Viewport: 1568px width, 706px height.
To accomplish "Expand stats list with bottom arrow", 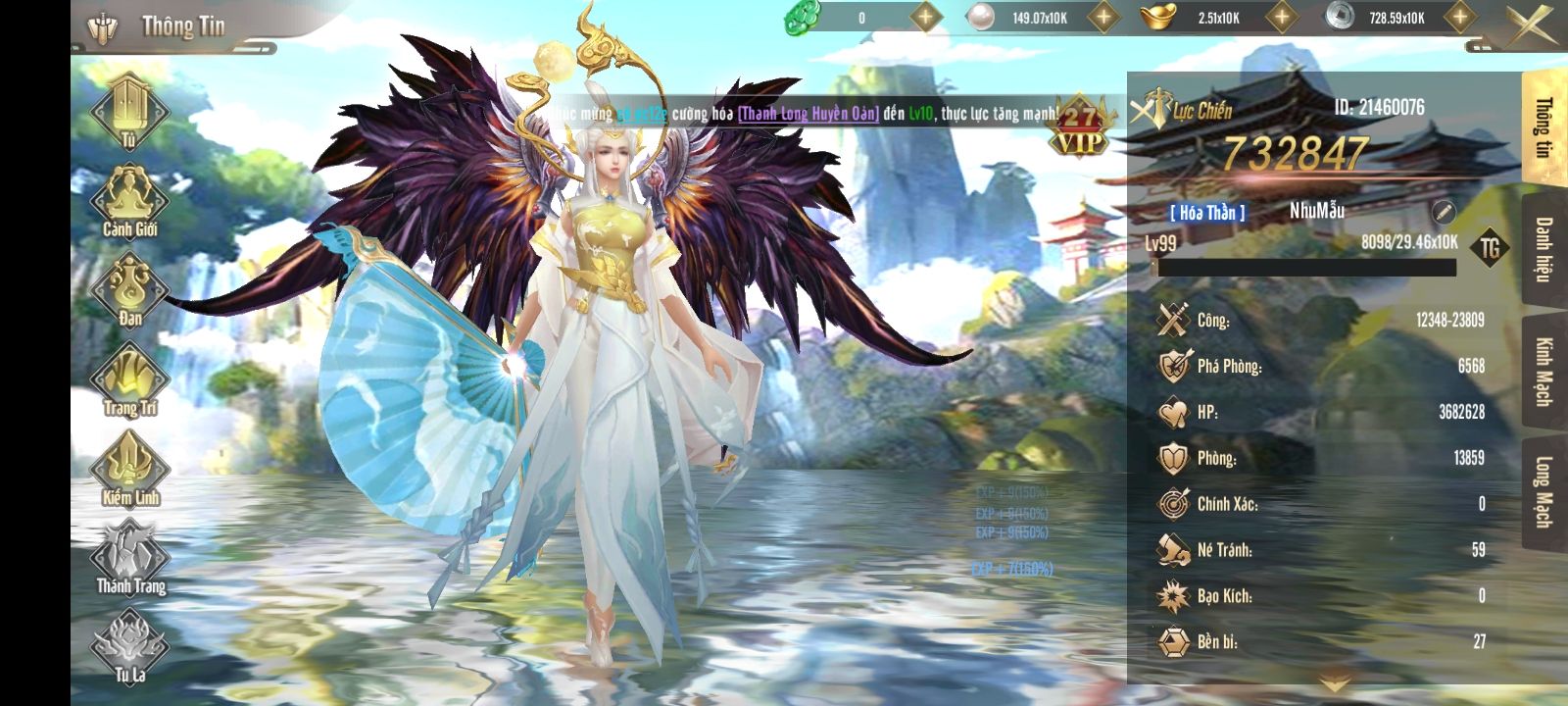I will [x=1334, y=682].
